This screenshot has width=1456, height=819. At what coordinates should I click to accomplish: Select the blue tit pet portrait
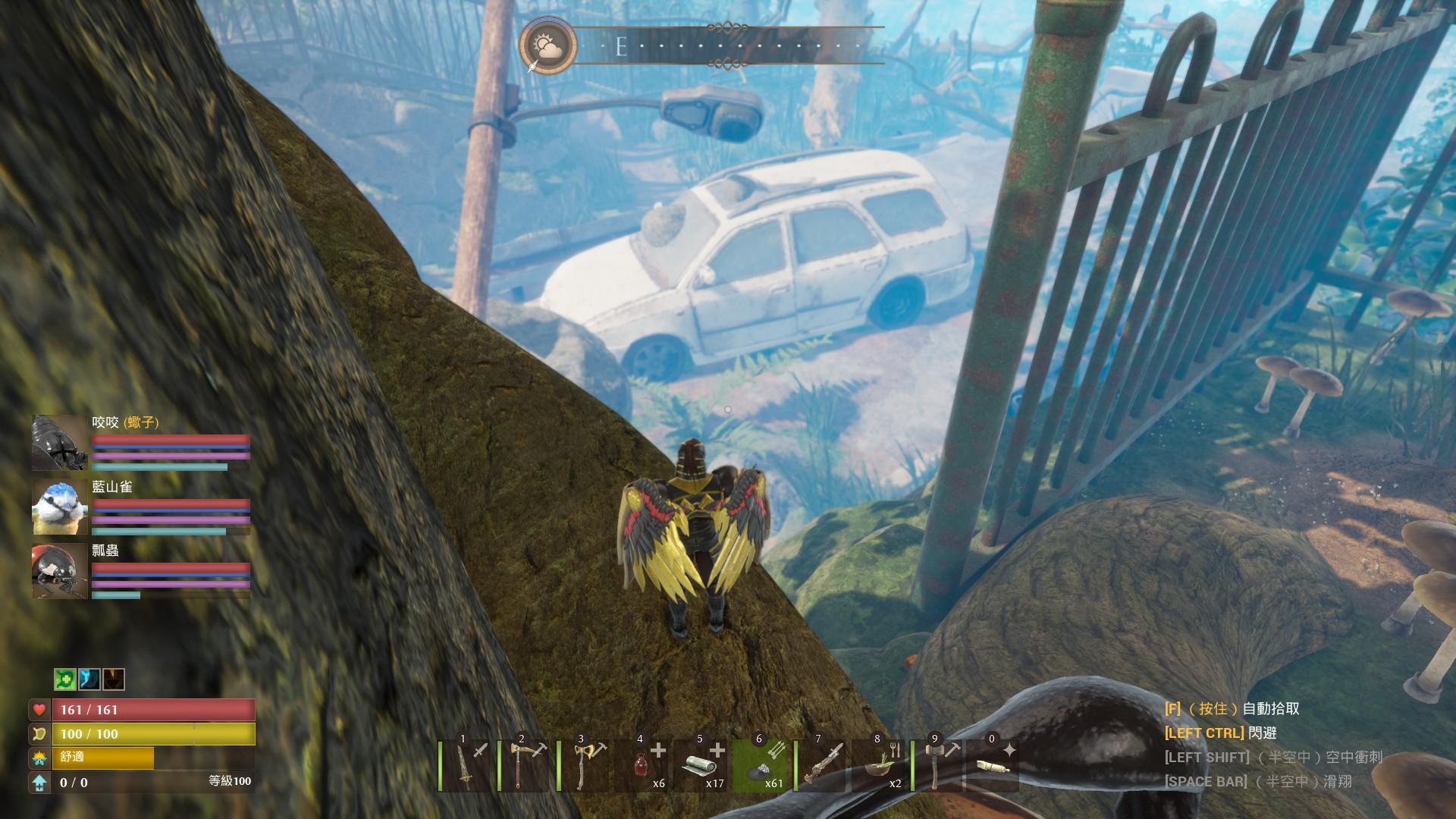click(x=60, y=507)
